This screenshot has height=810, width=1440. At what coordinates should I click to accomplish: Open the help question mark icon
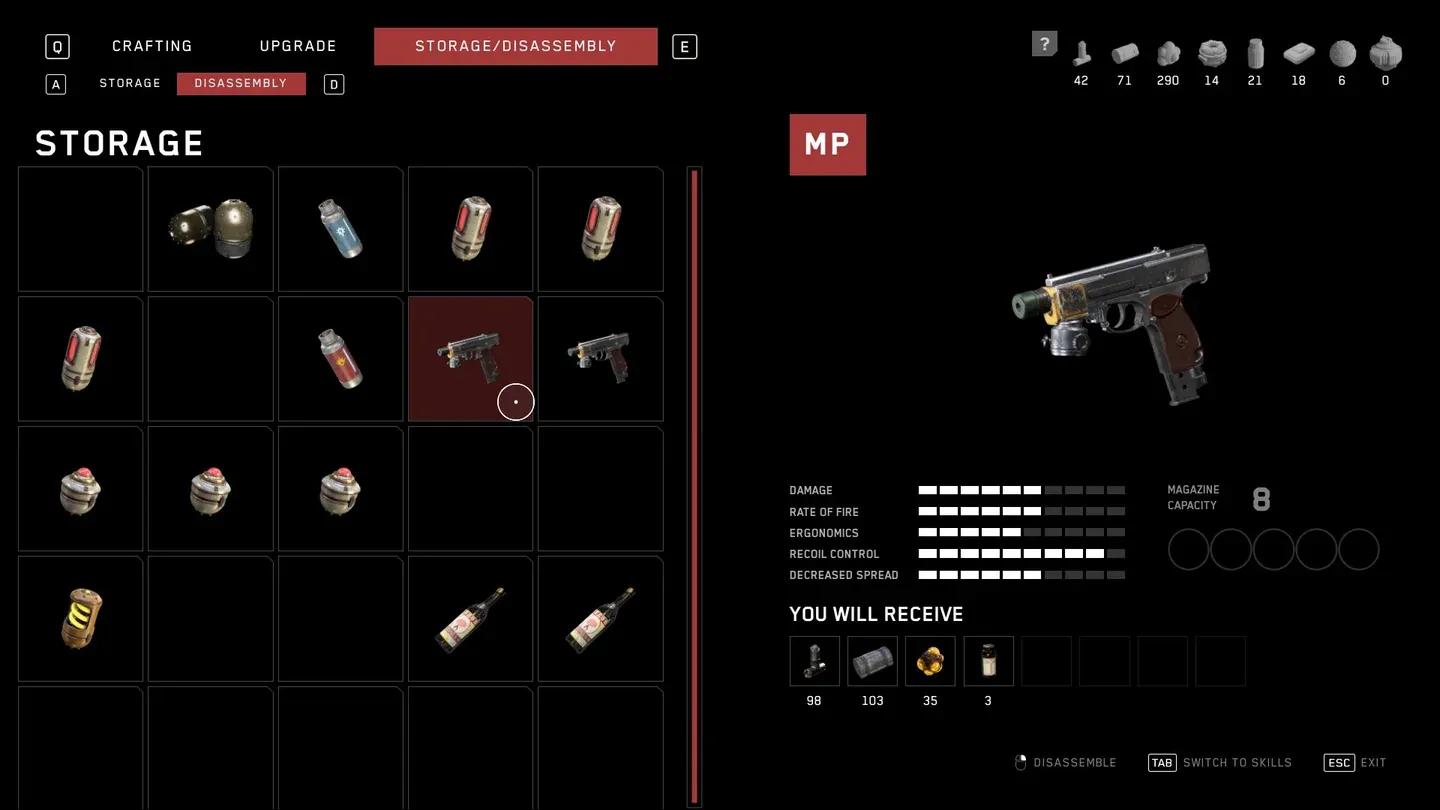click(x=1043, y=43)
